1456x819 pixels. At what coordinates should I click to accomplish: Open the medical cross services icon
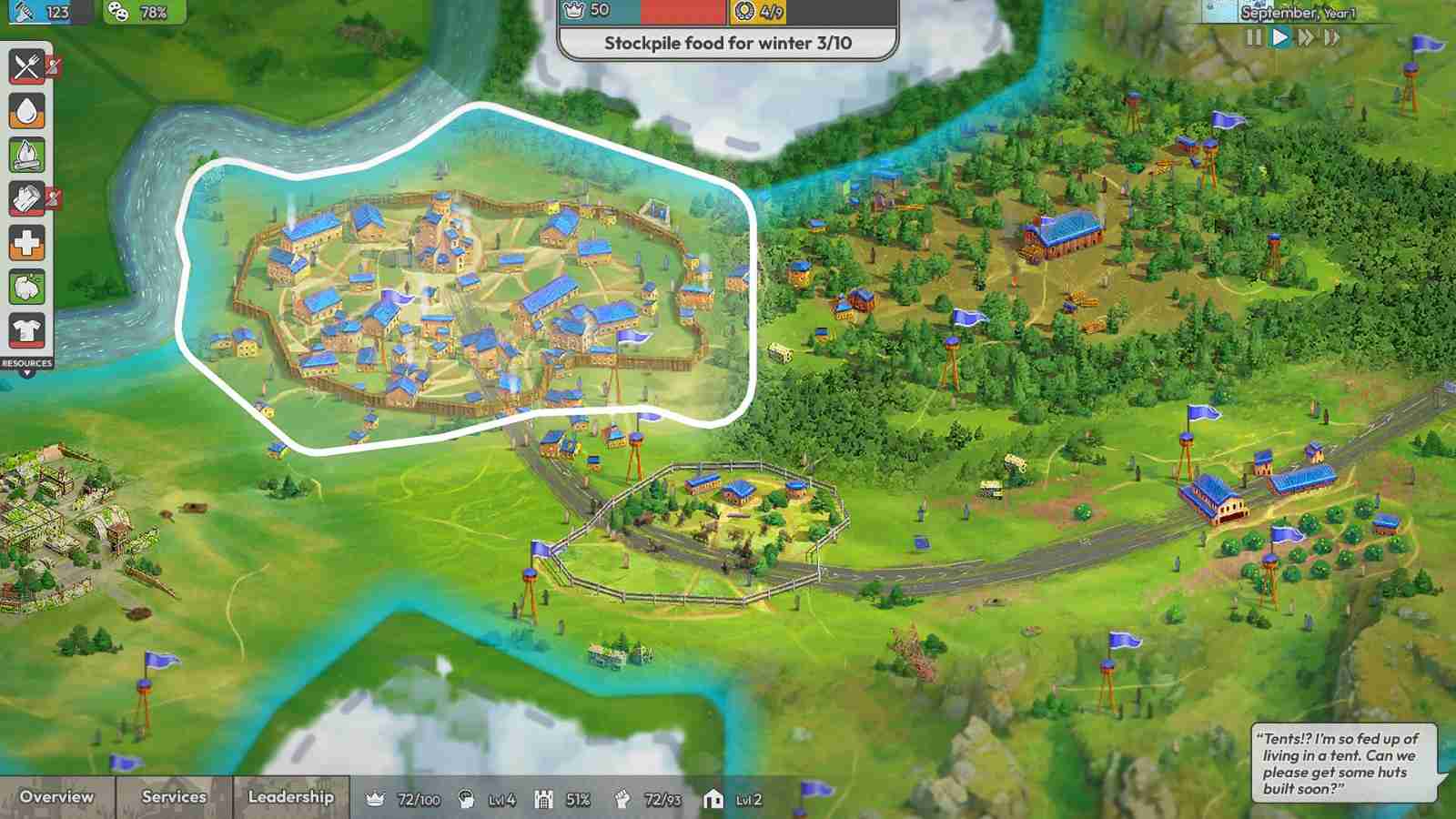tap(26, 242)
